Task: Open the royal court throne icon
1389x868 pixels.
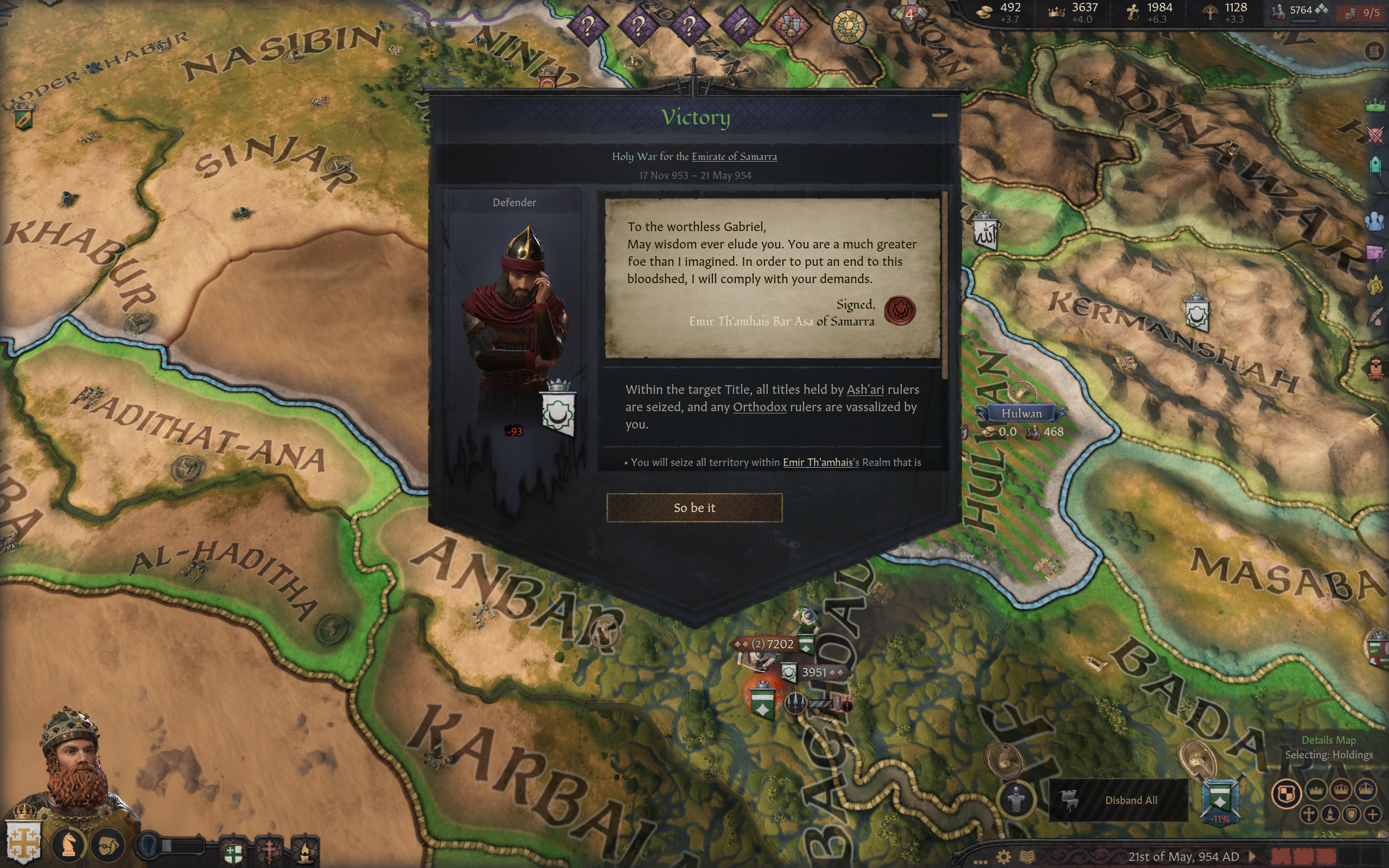Action: pyautogui.click(x=1376, y=368)
